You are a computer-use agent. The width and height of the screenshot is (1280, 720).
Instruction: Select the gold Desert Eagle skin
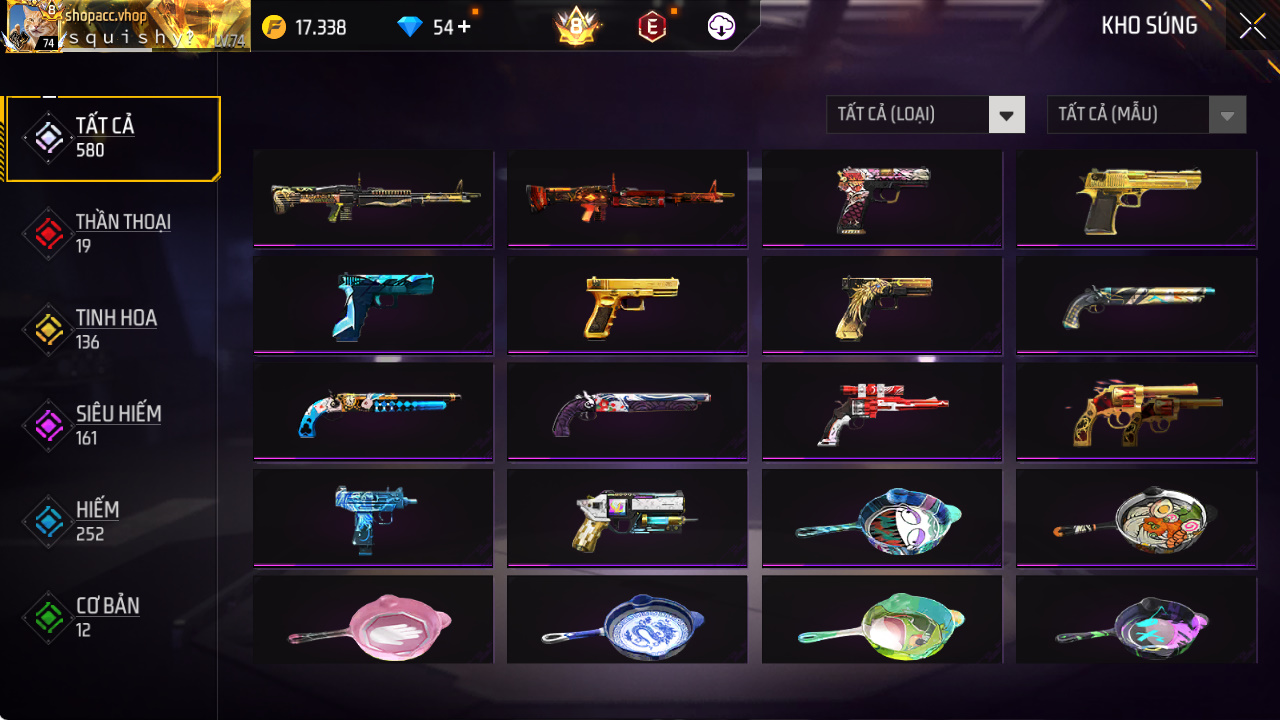pos(1136,198)
